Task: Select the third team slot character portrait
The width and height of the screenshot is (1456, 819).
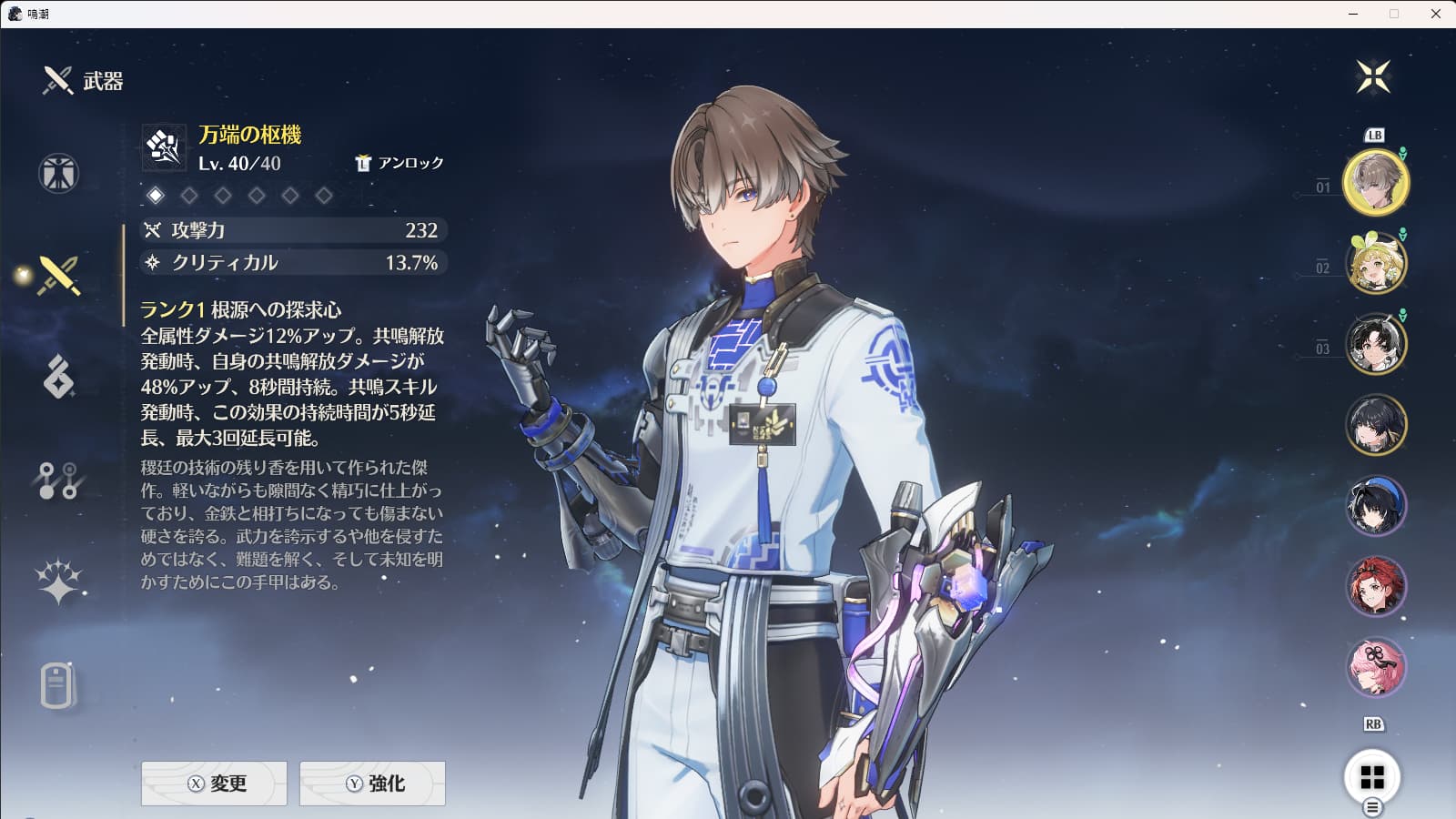Action: pos(1375,343)
